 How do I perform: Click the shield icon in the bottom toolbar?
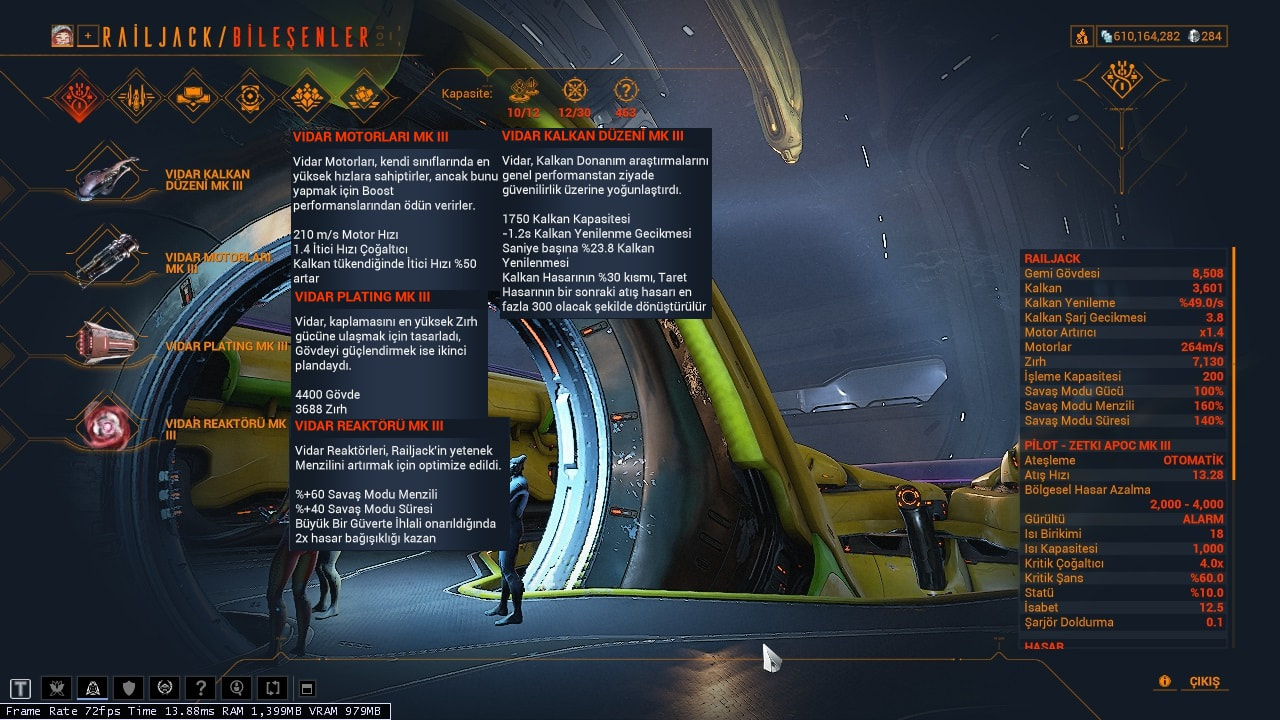coord(129,688)
